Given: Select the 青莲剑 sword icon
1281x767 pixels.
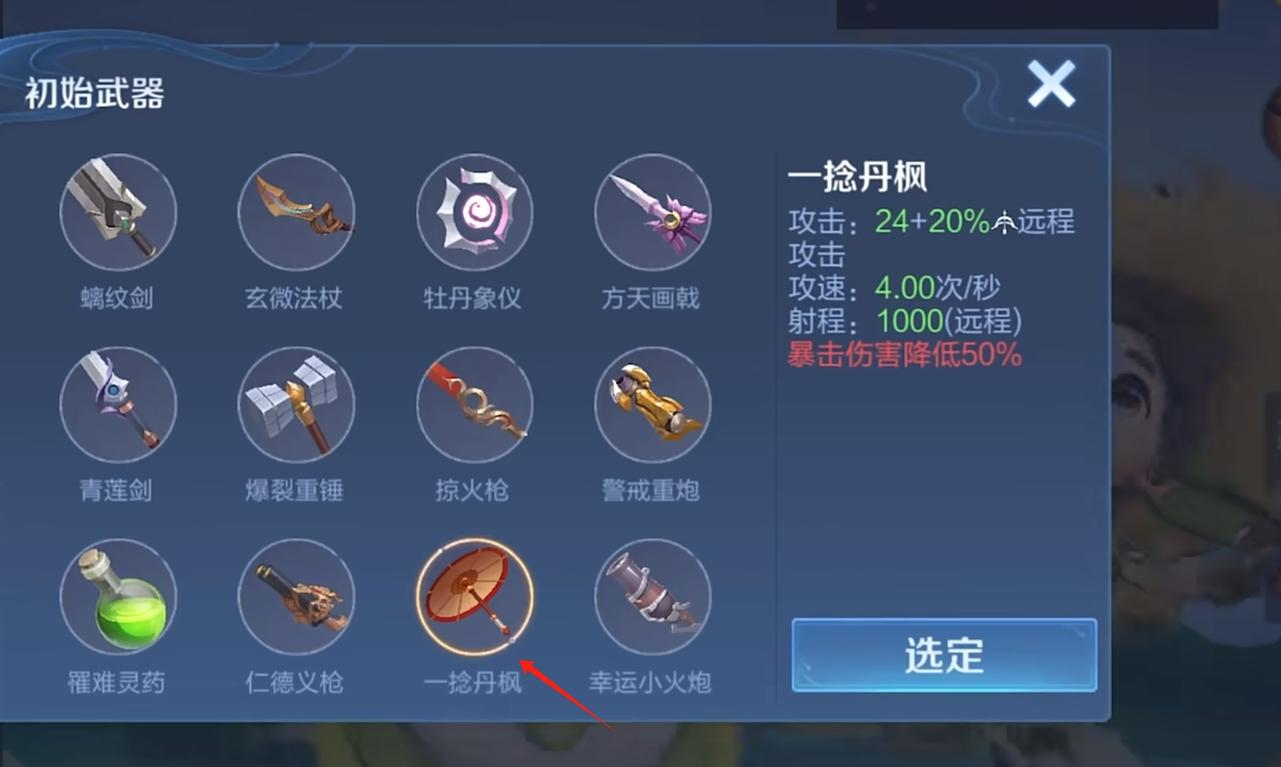Looking at the screenshot, I should [x=118, y=404].
